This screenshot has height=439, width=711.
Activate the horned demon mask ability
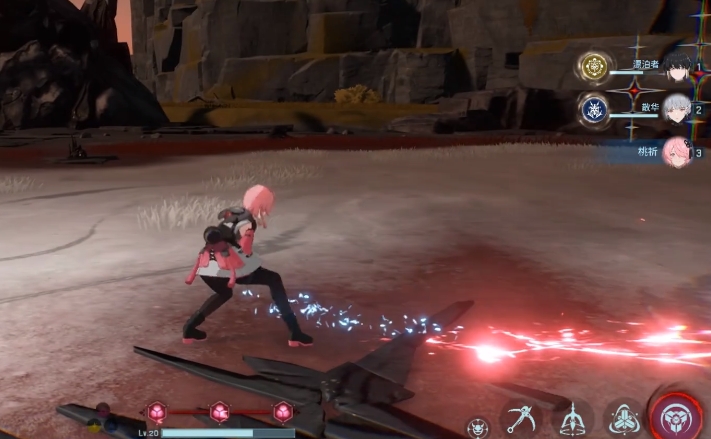click(478, 427)
